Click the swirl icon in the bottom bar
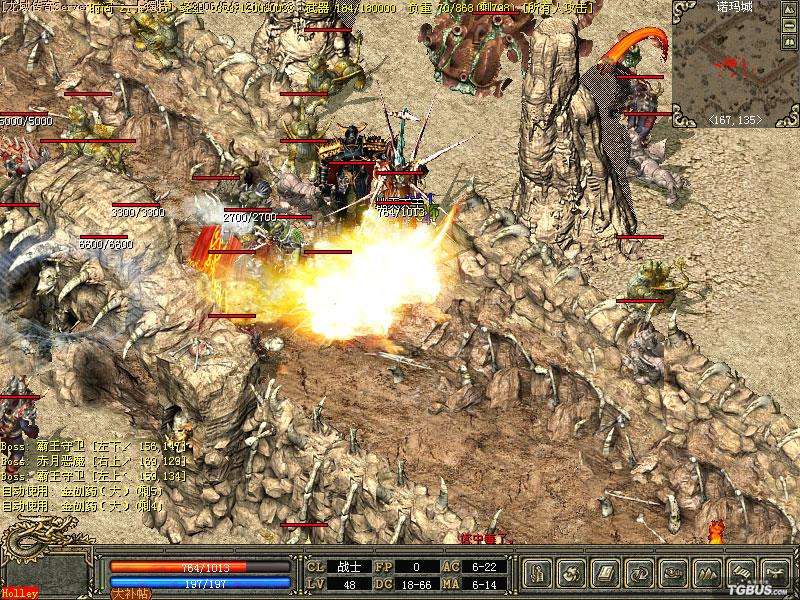Viewport: 800px width, 600px height. pyautogui.click(x=572, y=573)
